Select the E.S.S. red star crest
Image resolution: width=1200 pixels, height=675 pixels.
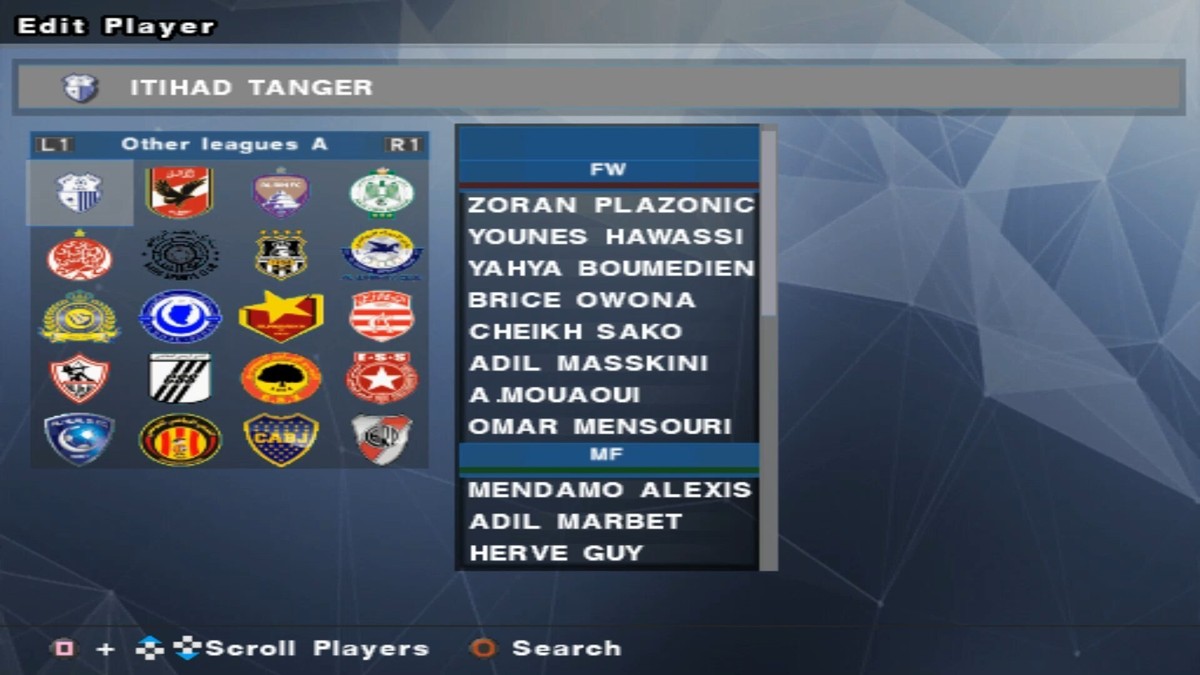coord(382,377)
